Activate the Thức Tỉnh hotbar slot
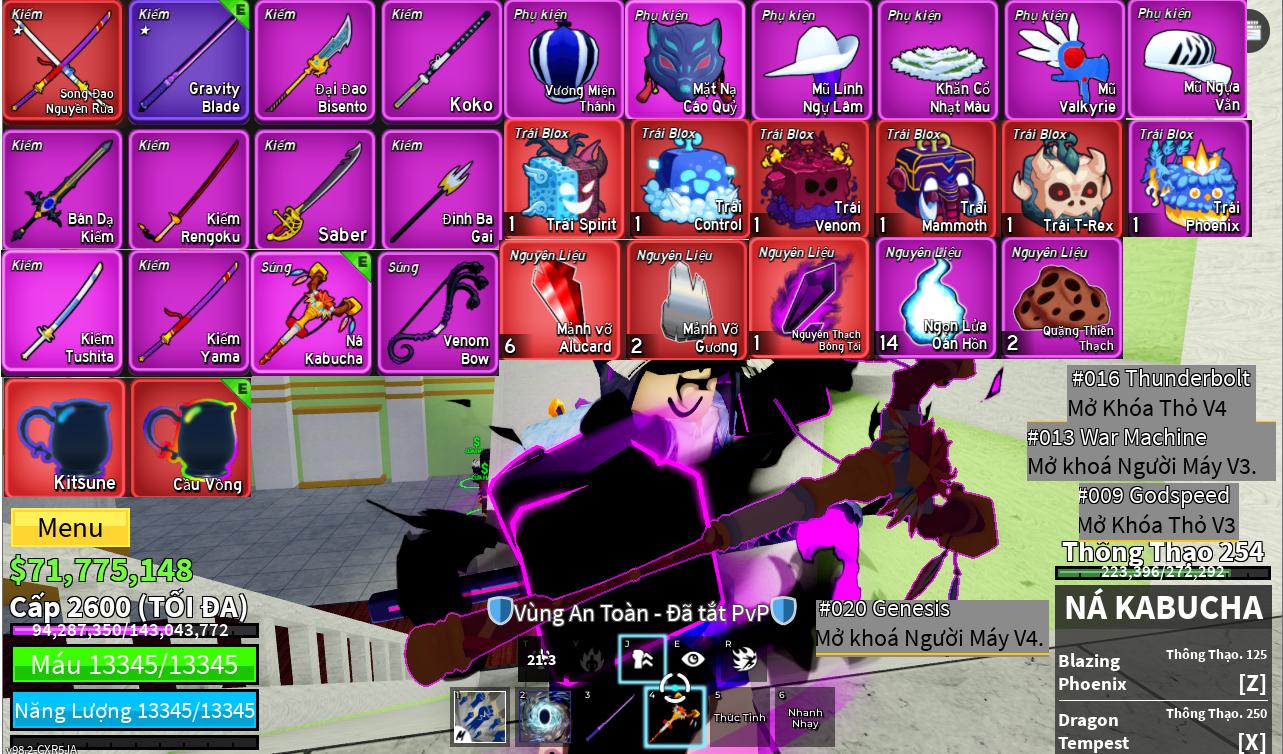 coord(739,717)
